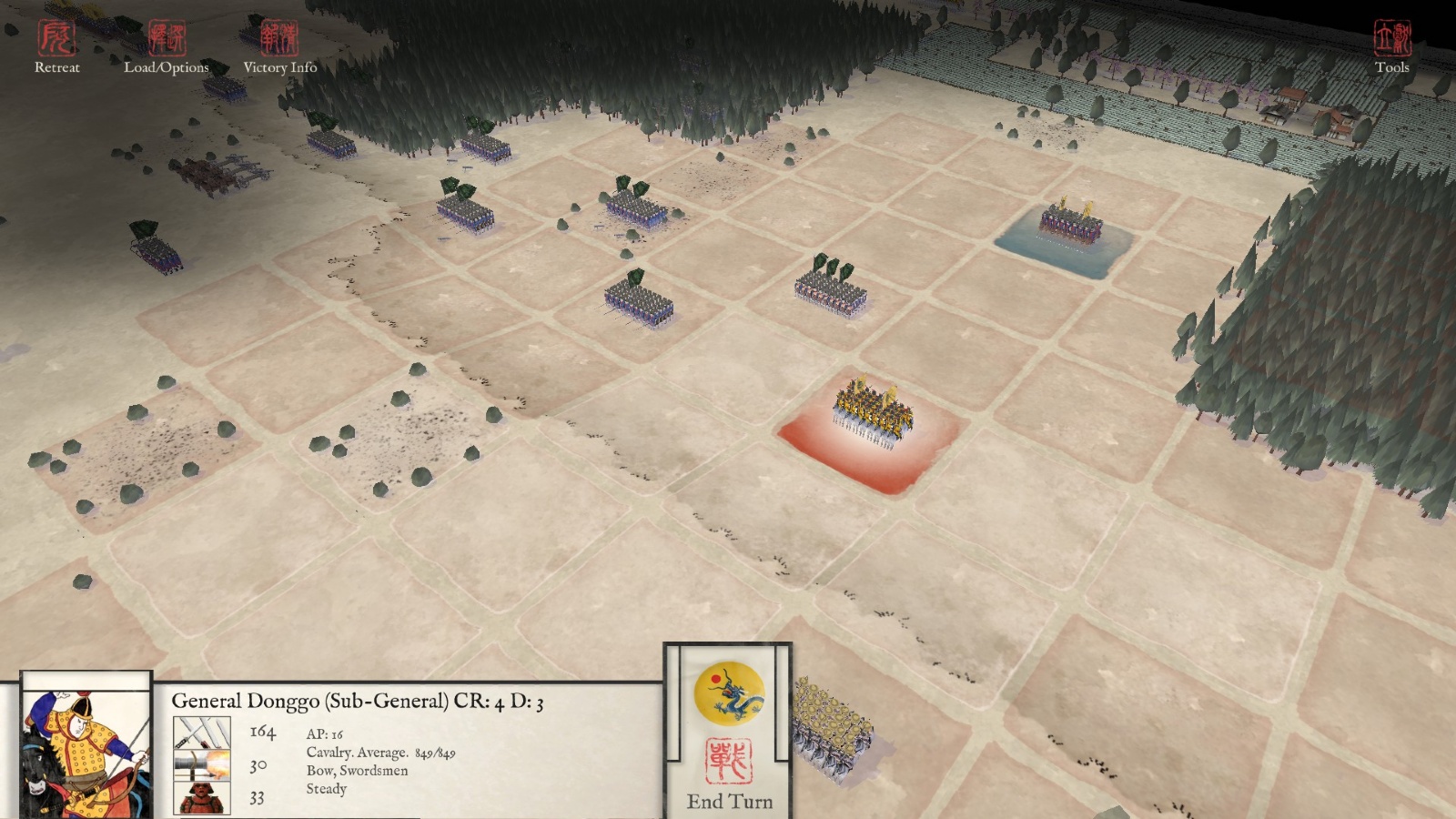Click the crossed swords melee icon

pyautogui.click(x=201, y=732)
